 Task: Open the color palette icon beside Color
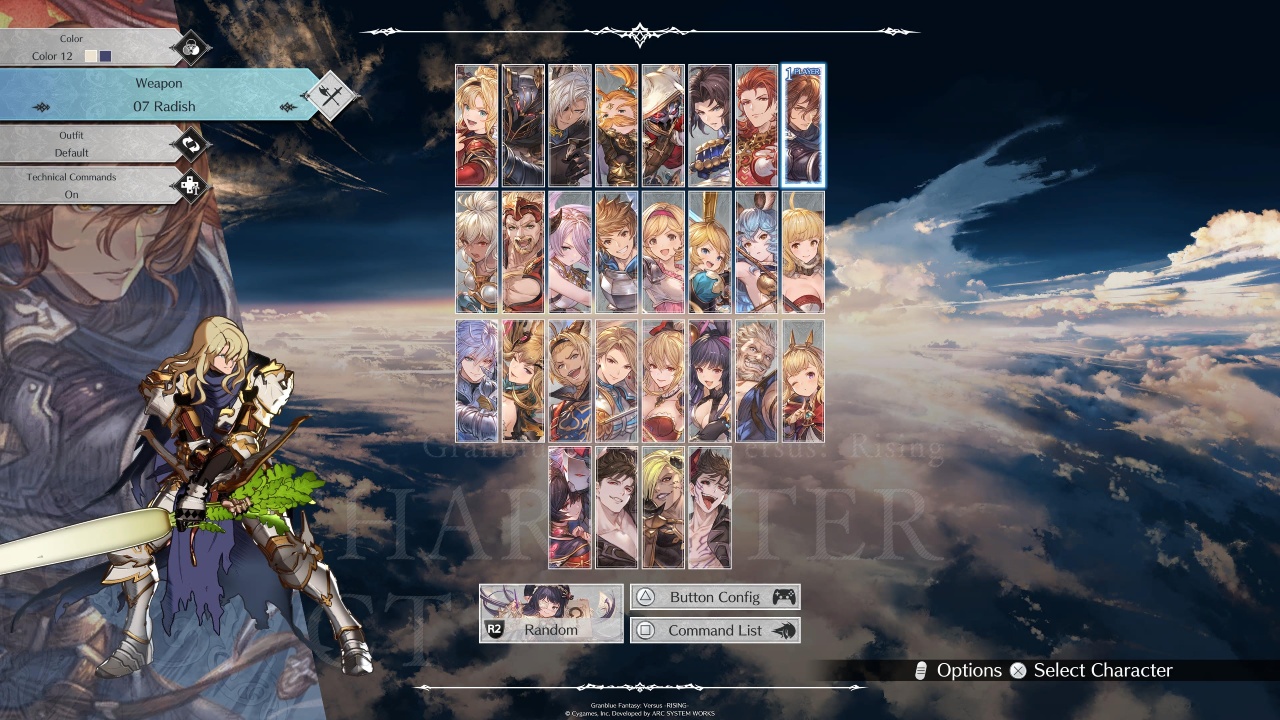coord(190,47)
